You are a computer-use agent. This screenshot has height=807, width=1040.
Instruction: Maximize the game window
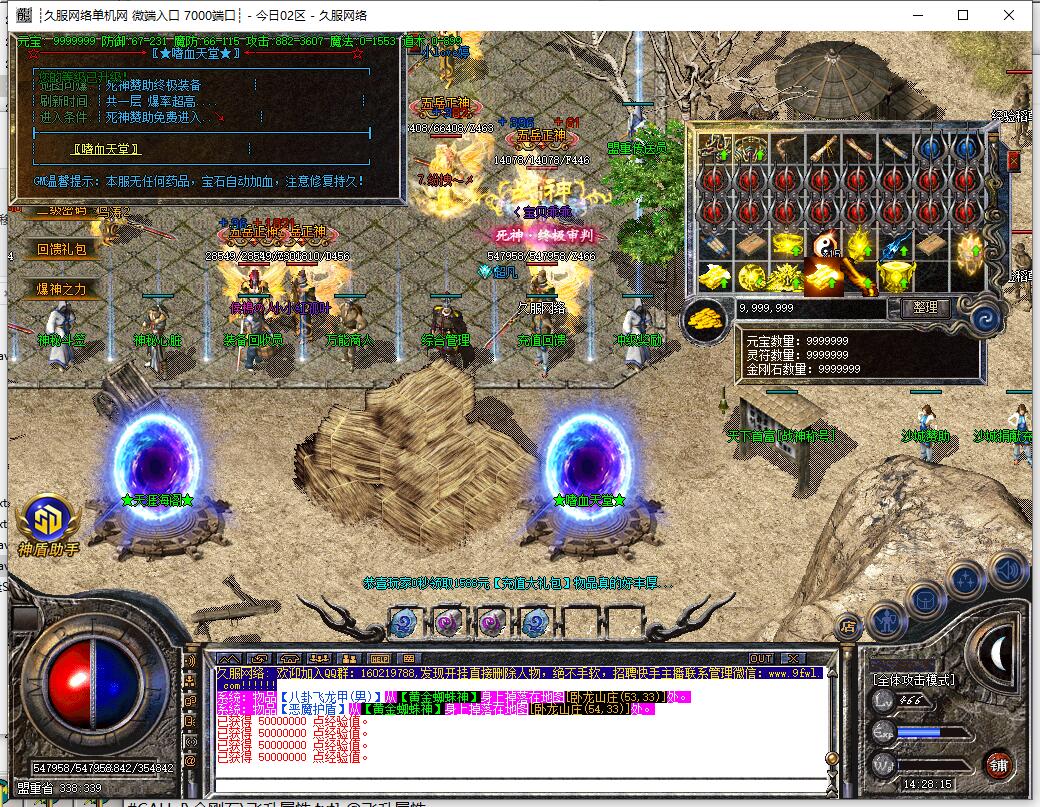click(x=963, y=15)
